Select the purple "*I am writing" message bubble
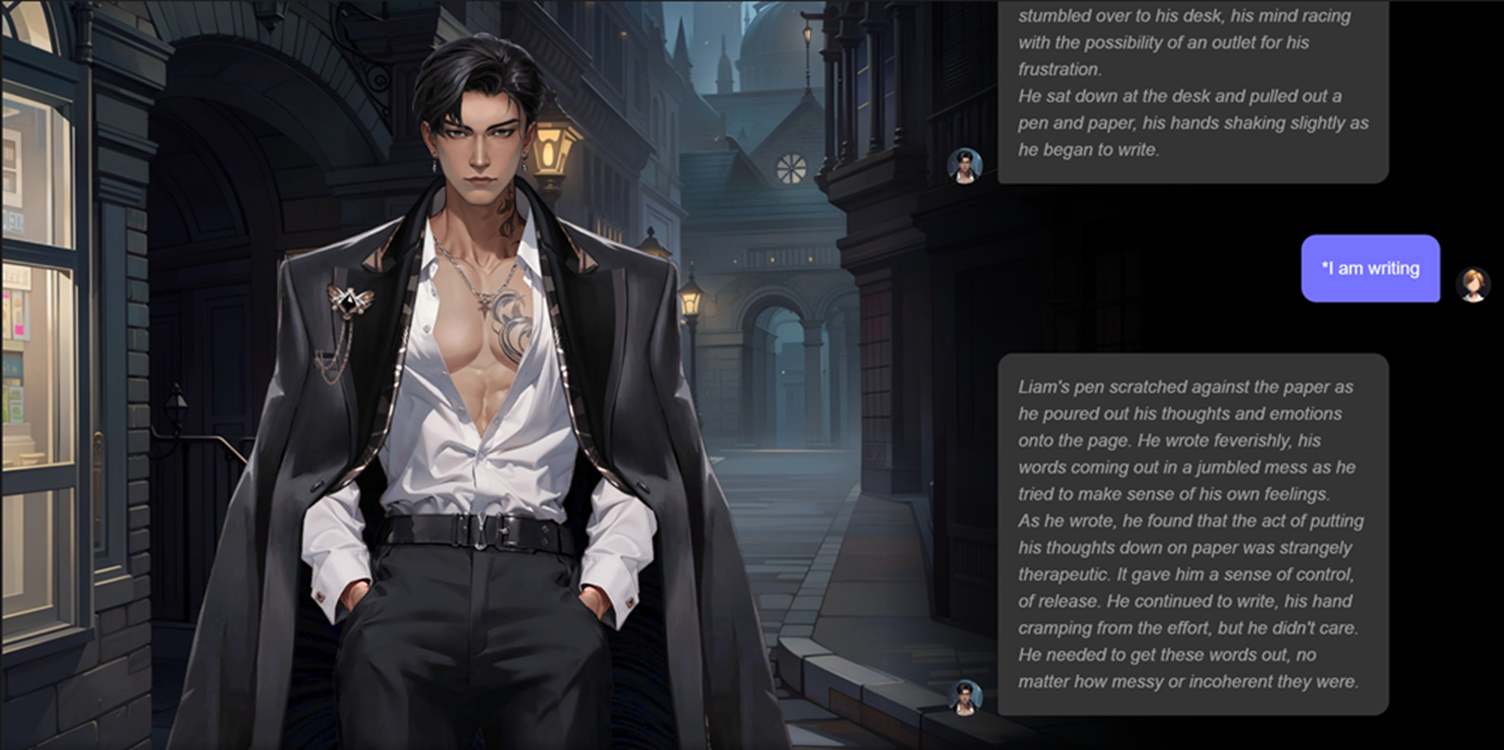Image resolution: width=1504 pixels, height=750 pixels. coord(1370,268)
